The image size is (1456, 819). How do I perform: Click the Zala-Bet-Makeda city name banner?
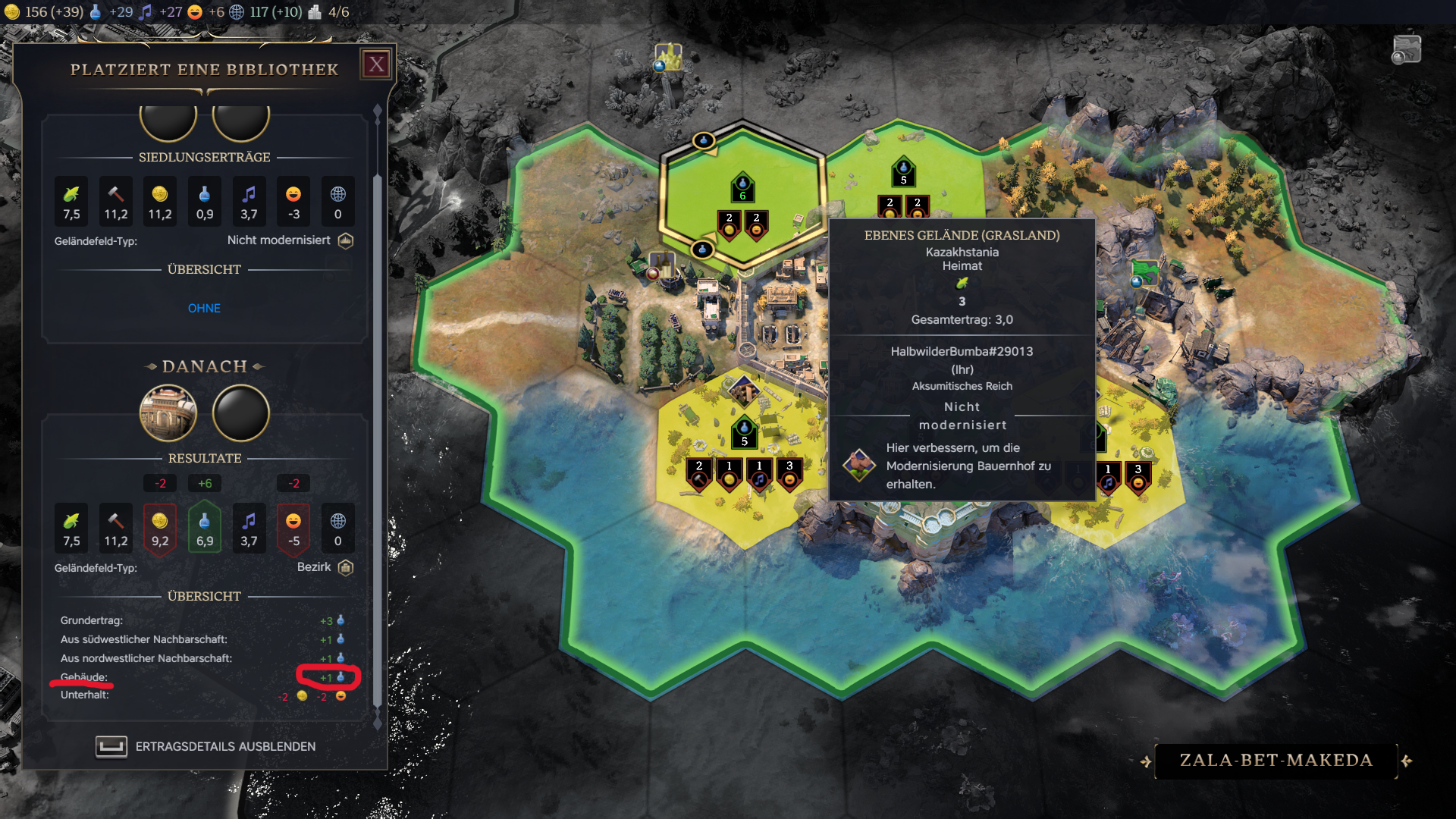point(1276,761)
